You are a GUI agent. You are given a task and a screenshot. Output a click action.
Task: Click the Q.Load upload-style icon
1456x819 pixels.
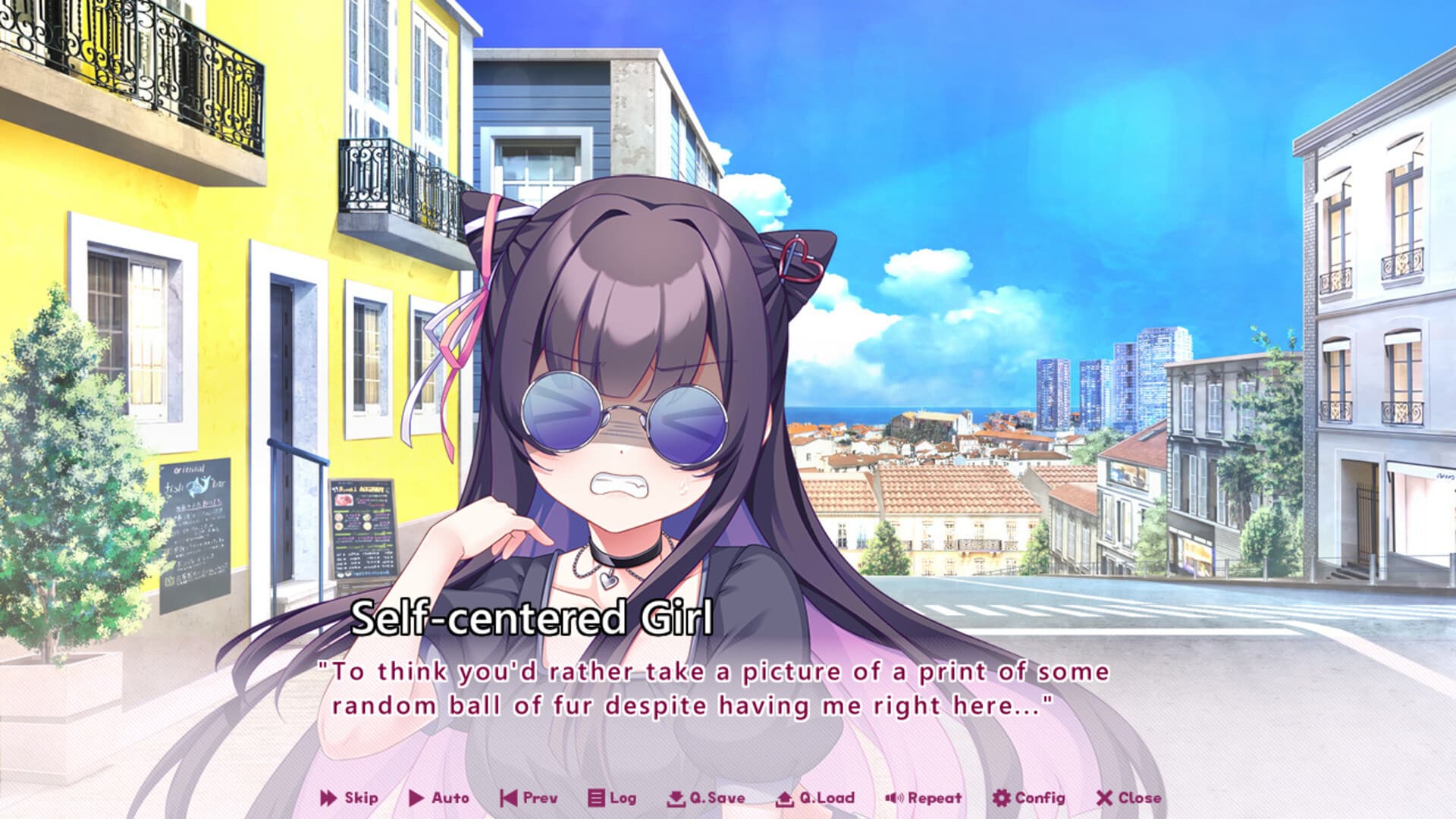click(x=783, y=798)
